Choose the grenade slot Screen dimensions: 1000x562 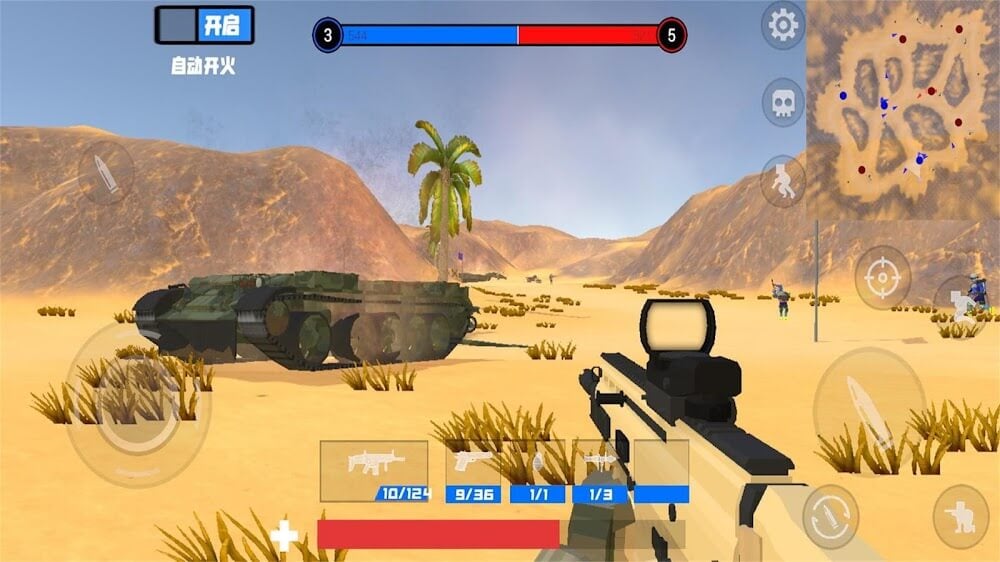click(537, 470)
